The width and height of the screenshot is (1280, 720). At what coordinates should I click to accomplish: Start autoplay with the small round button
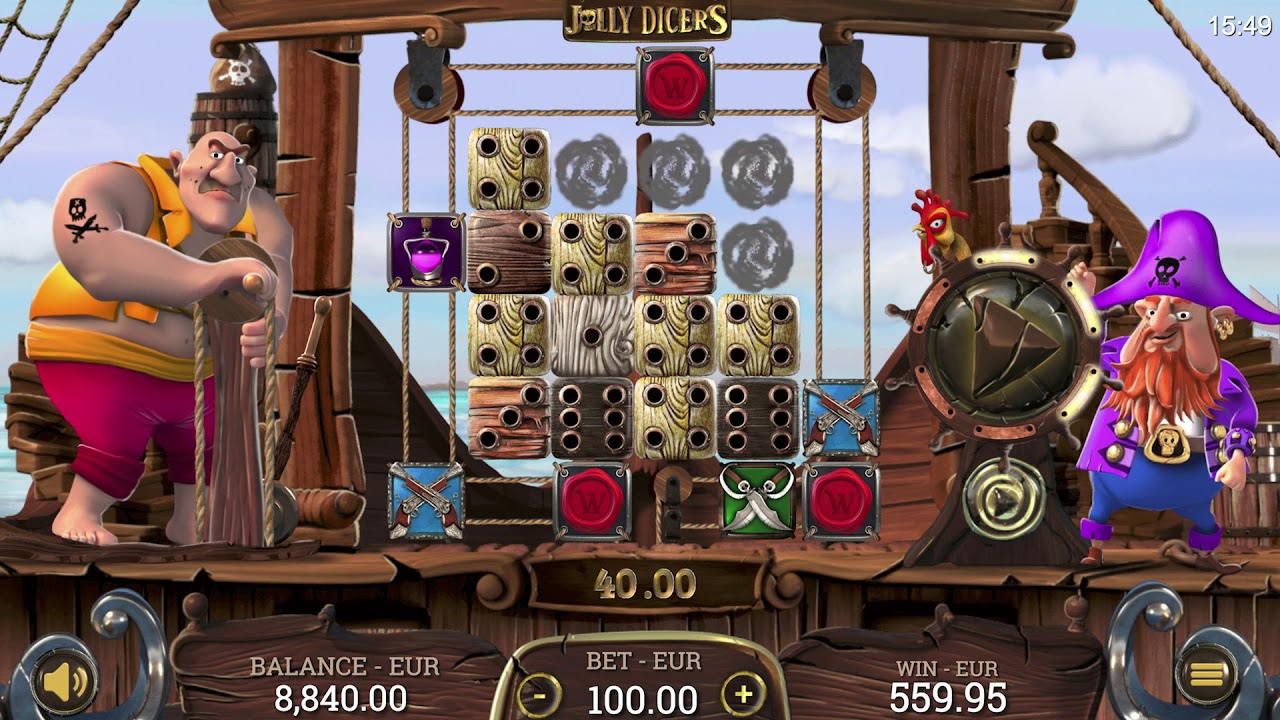coord(1003,497)
